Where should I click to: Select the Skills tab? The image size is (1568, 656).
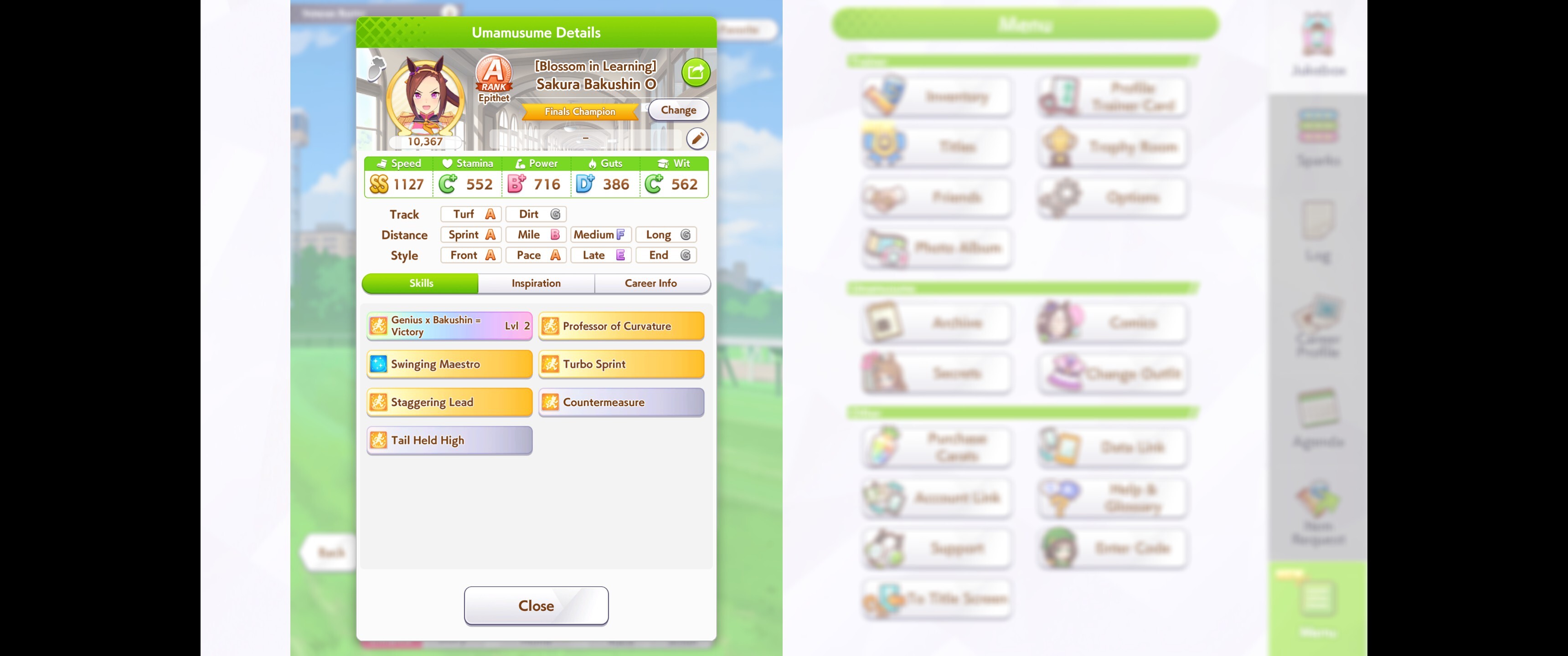point(421,283)
